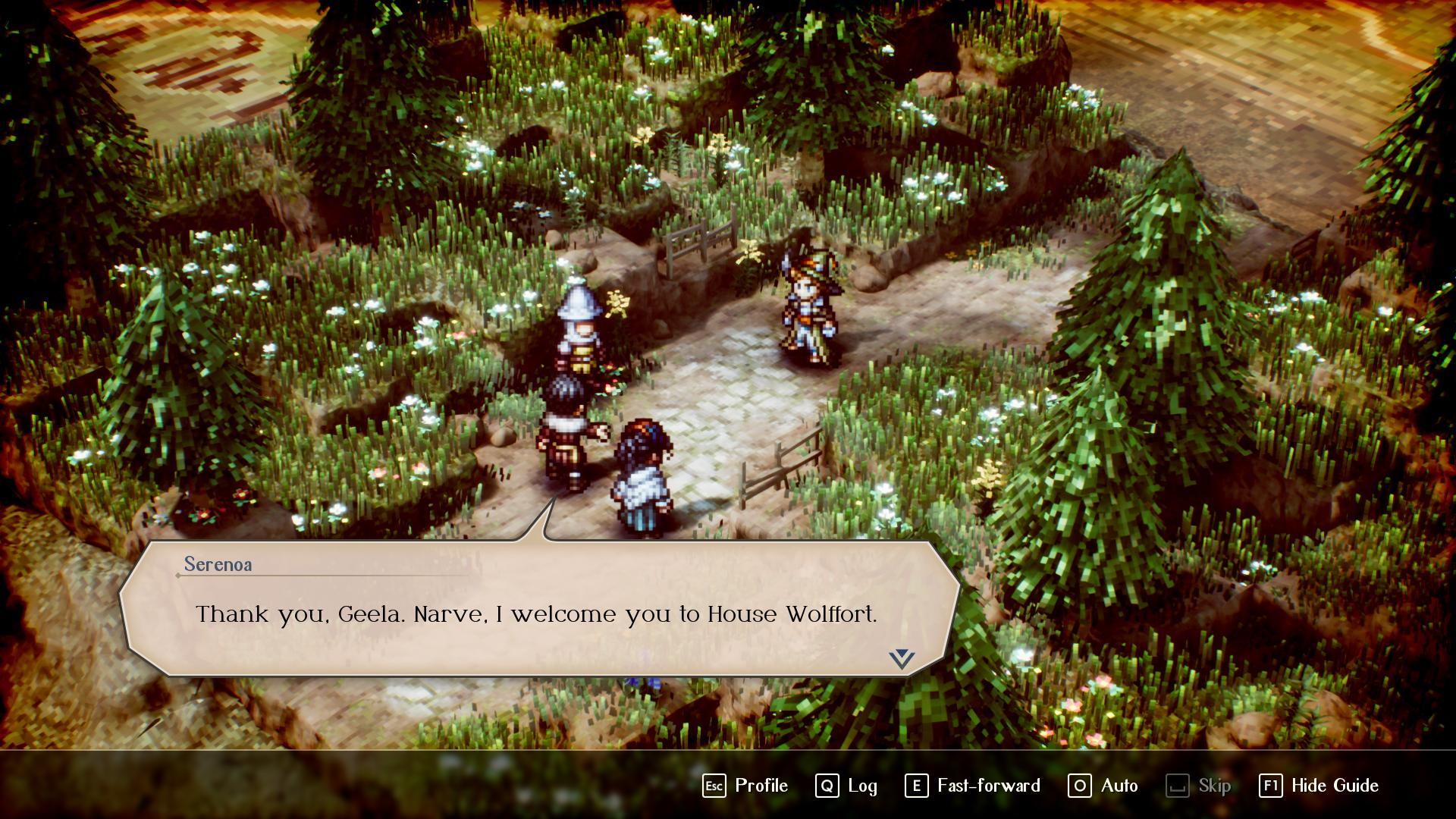Open the character Profile
1456x819 pixels.
click(745, 786)
